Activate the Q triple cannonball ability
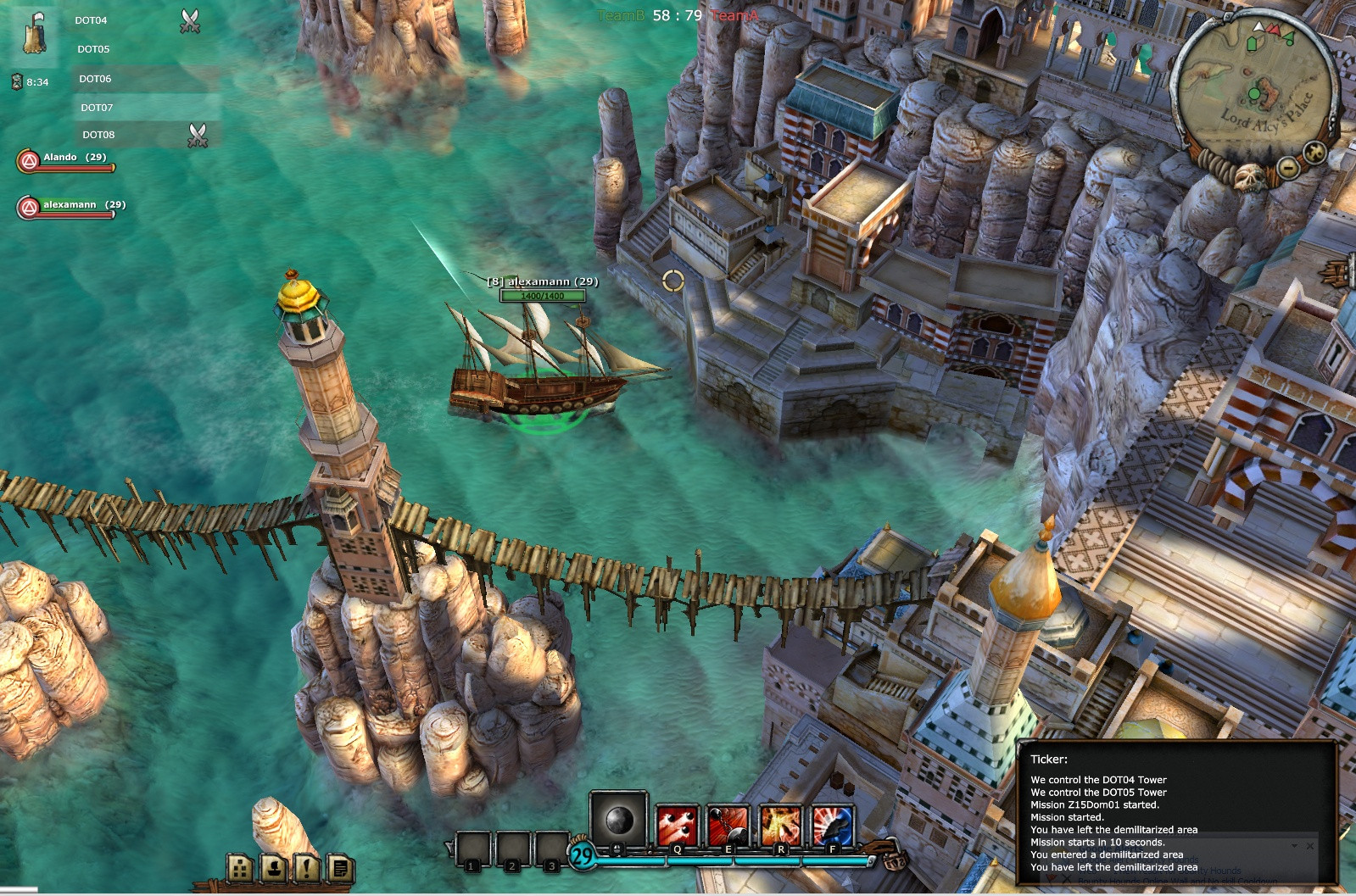The height and width of the screenshot is (896, 1356). [x=677, y=826]
